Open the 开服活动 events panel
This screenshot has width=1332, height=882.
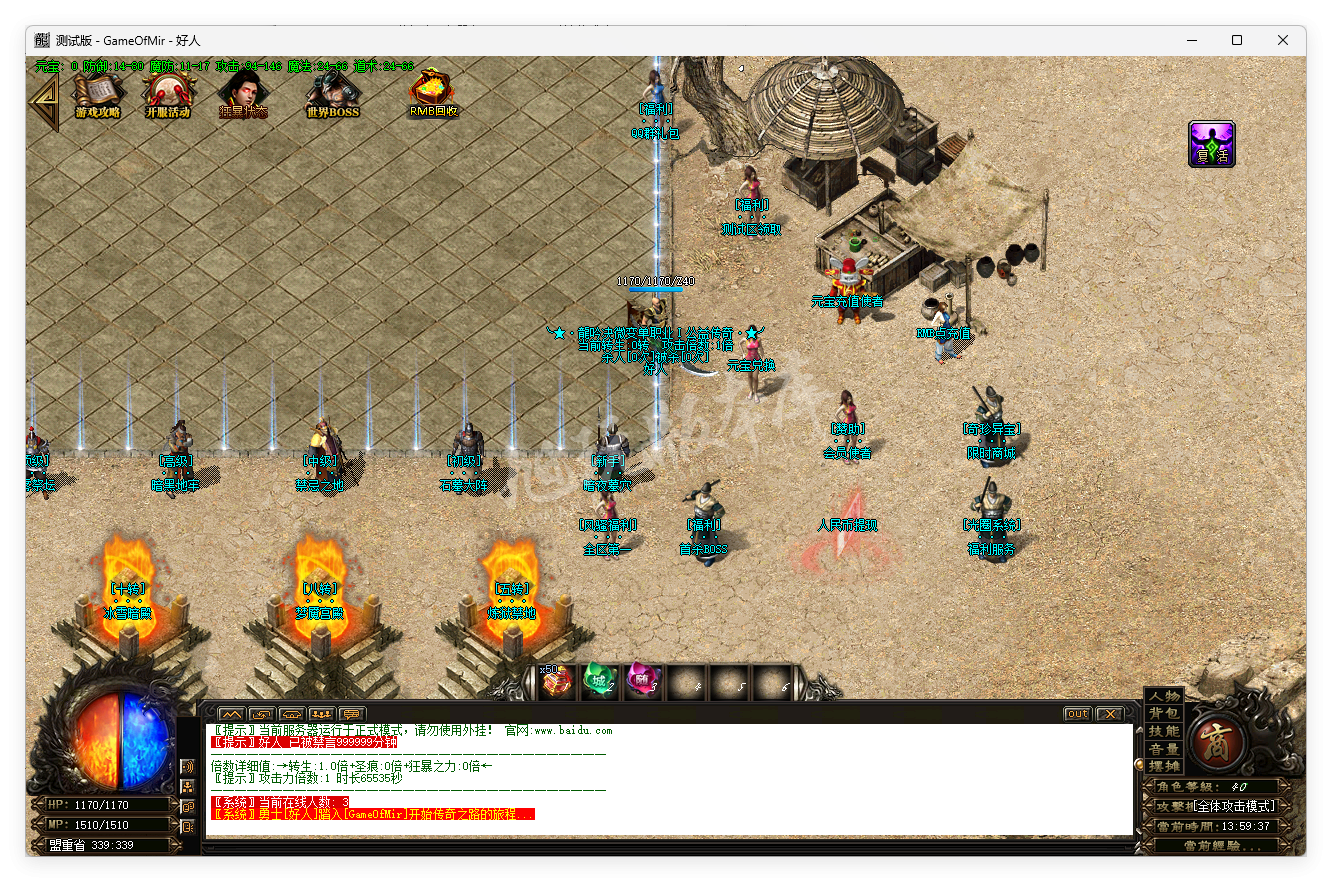[x=168, y=95]
